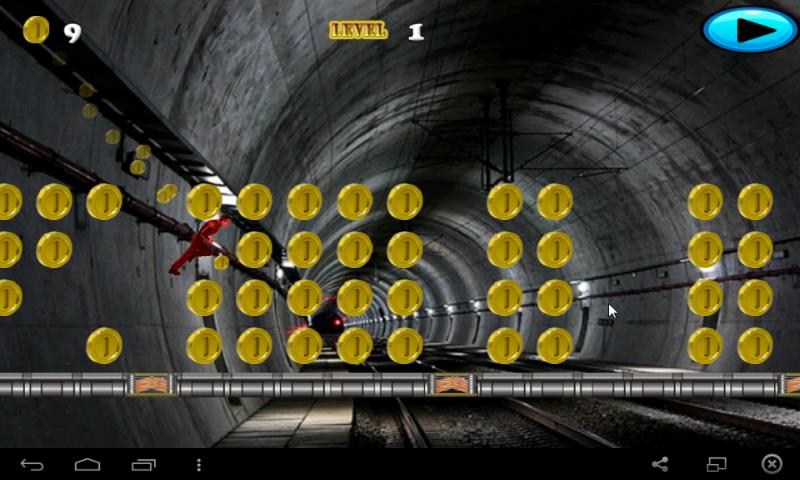Open the three-dot options menu
Screen dimensions: 800x480
click(199, 464)
